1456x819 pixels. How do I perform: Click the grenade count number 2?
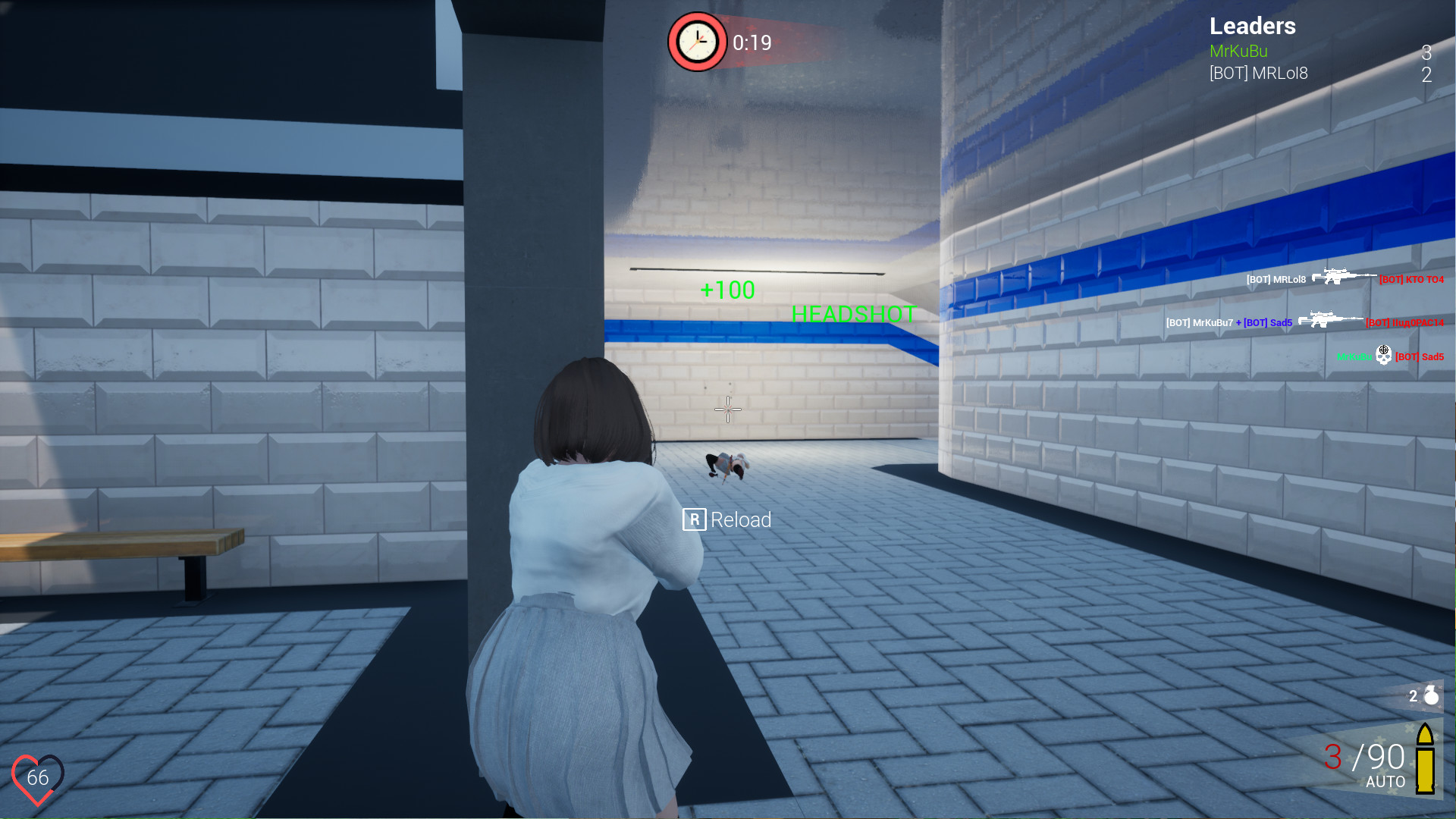[x=1412, y=696]
